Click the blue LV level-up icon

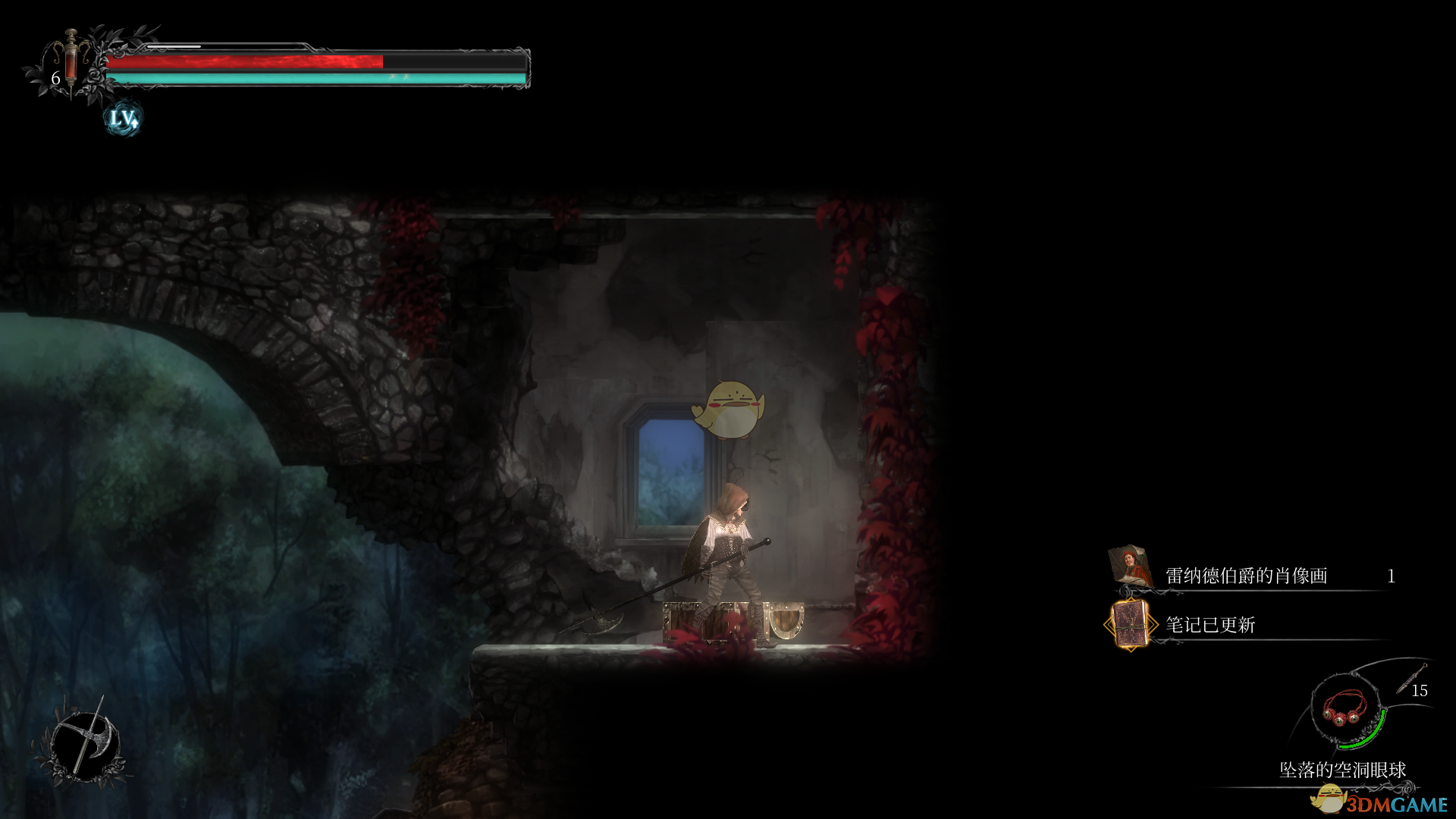point(123,118)
